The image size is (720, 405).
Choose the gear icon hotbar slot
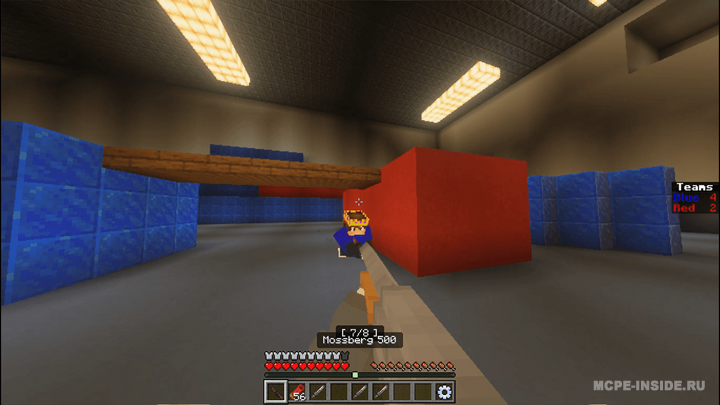click(x=445, y=392)
